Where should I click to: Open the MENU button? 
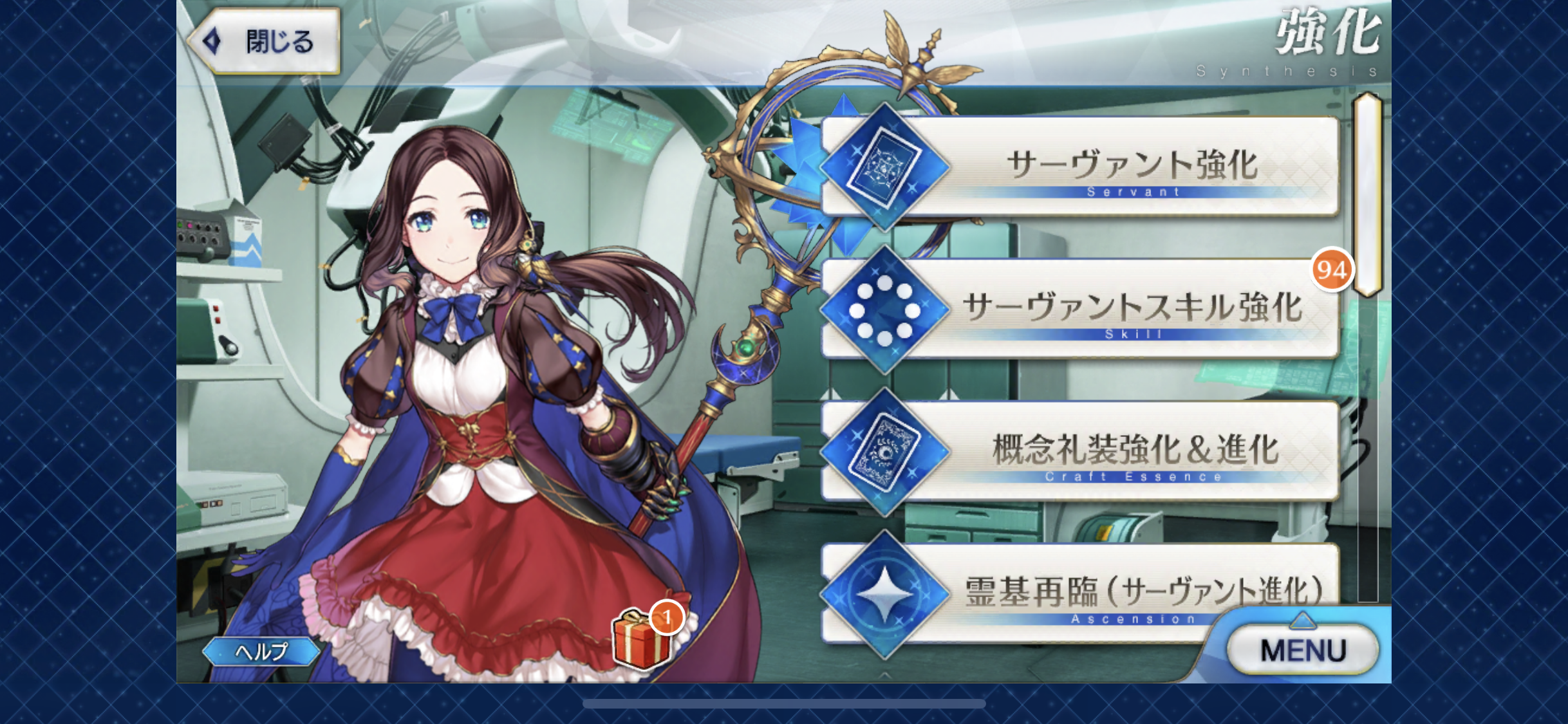click(1302, 650)
